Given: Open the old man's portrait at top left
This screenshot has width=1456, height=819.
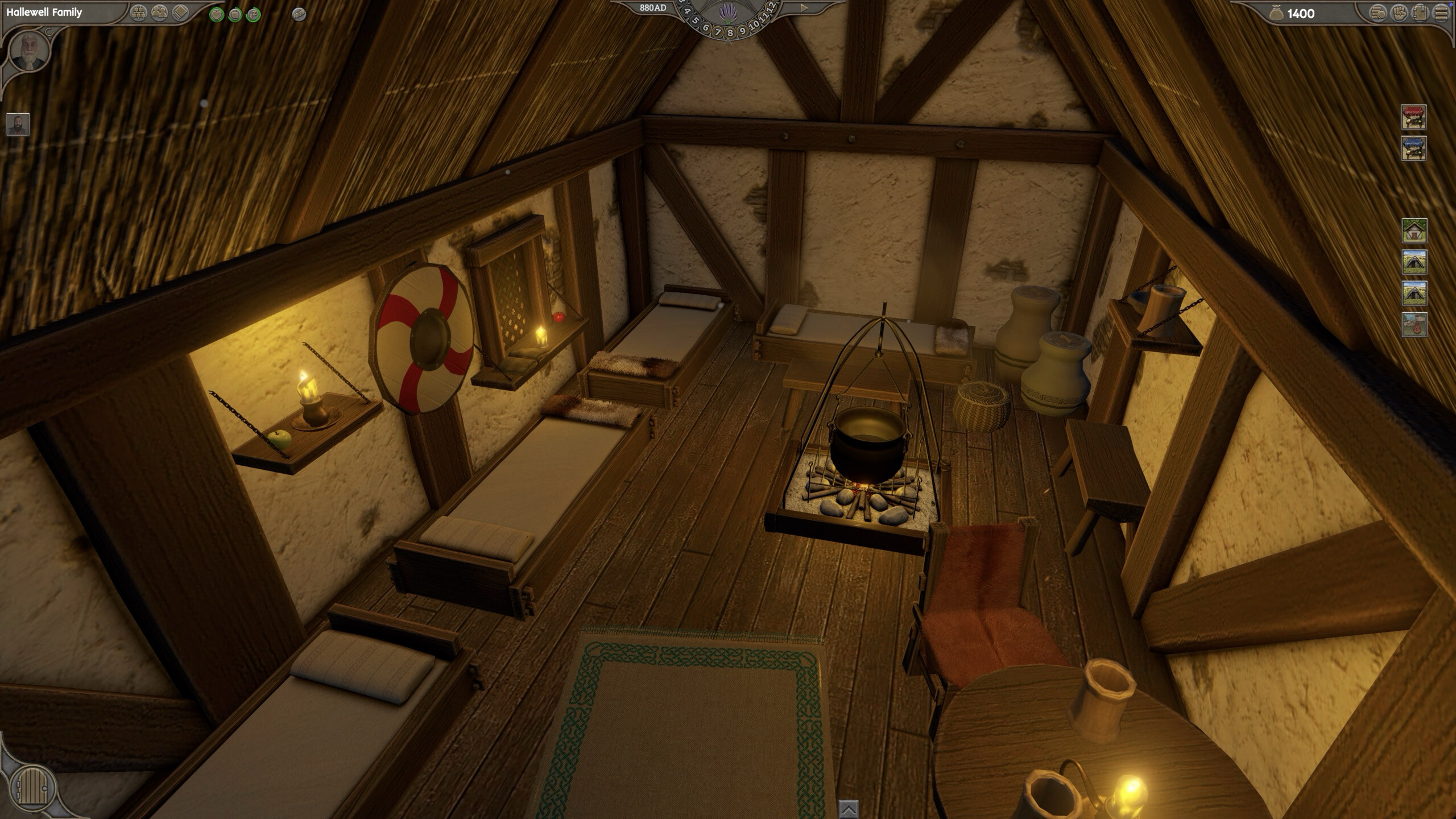Looking at the screenshot, I should [x=30, y=52].
